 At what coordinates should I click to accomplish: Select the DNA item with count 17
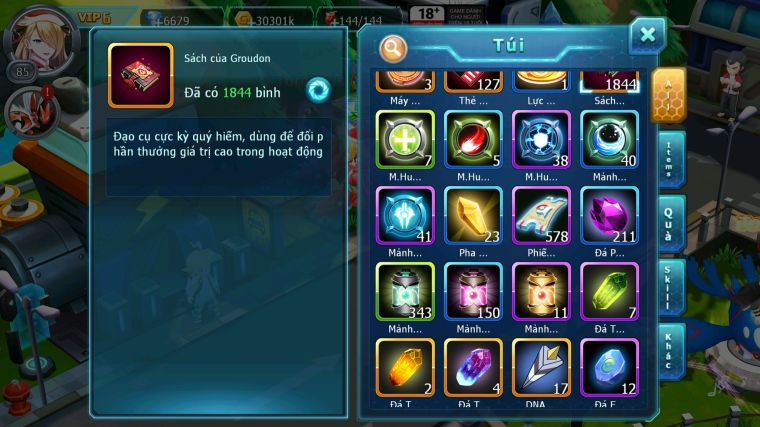pos(541,368)
